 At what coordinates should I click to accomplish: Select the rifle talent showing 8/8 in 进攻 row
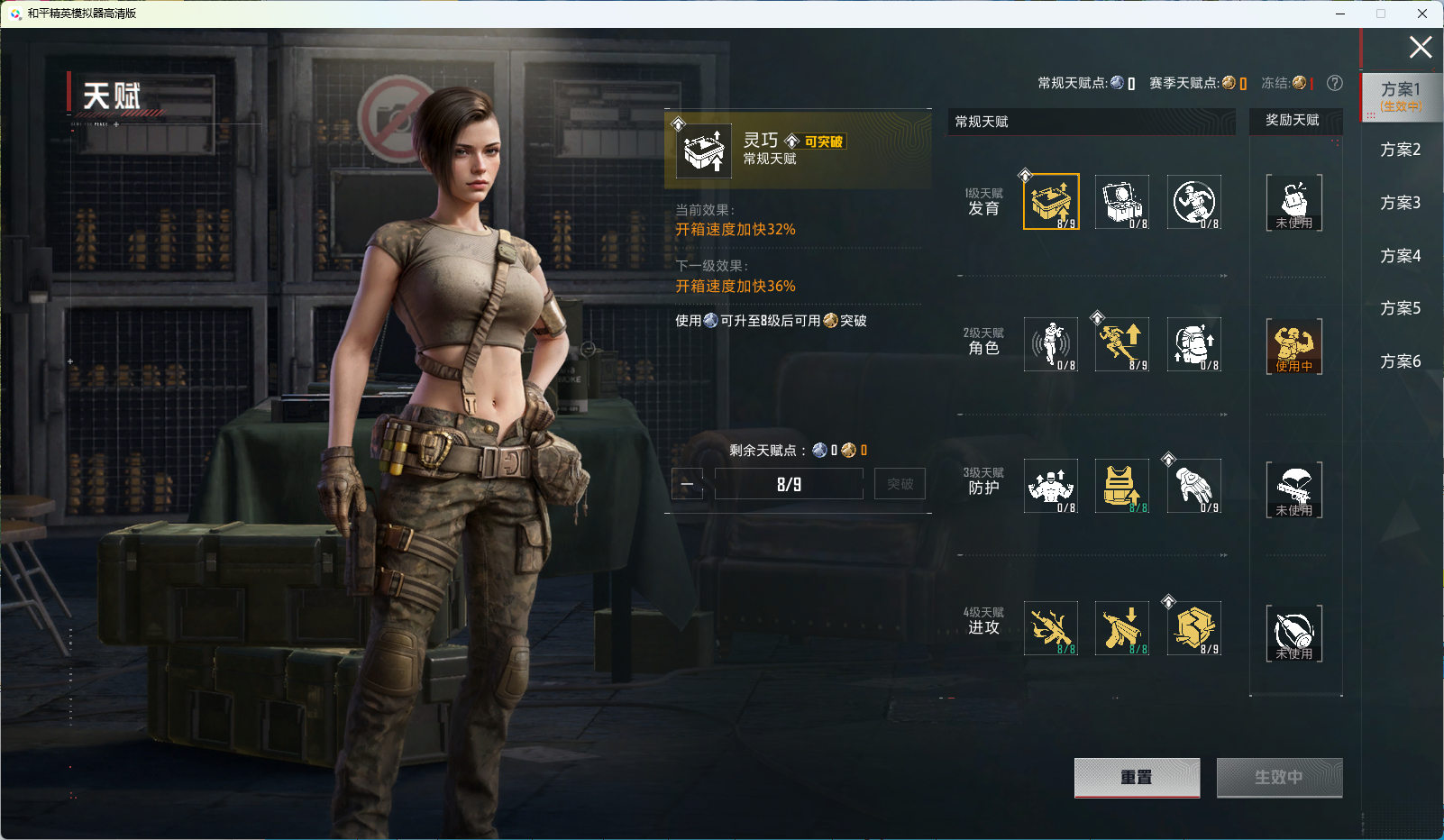pos(1049,628)
